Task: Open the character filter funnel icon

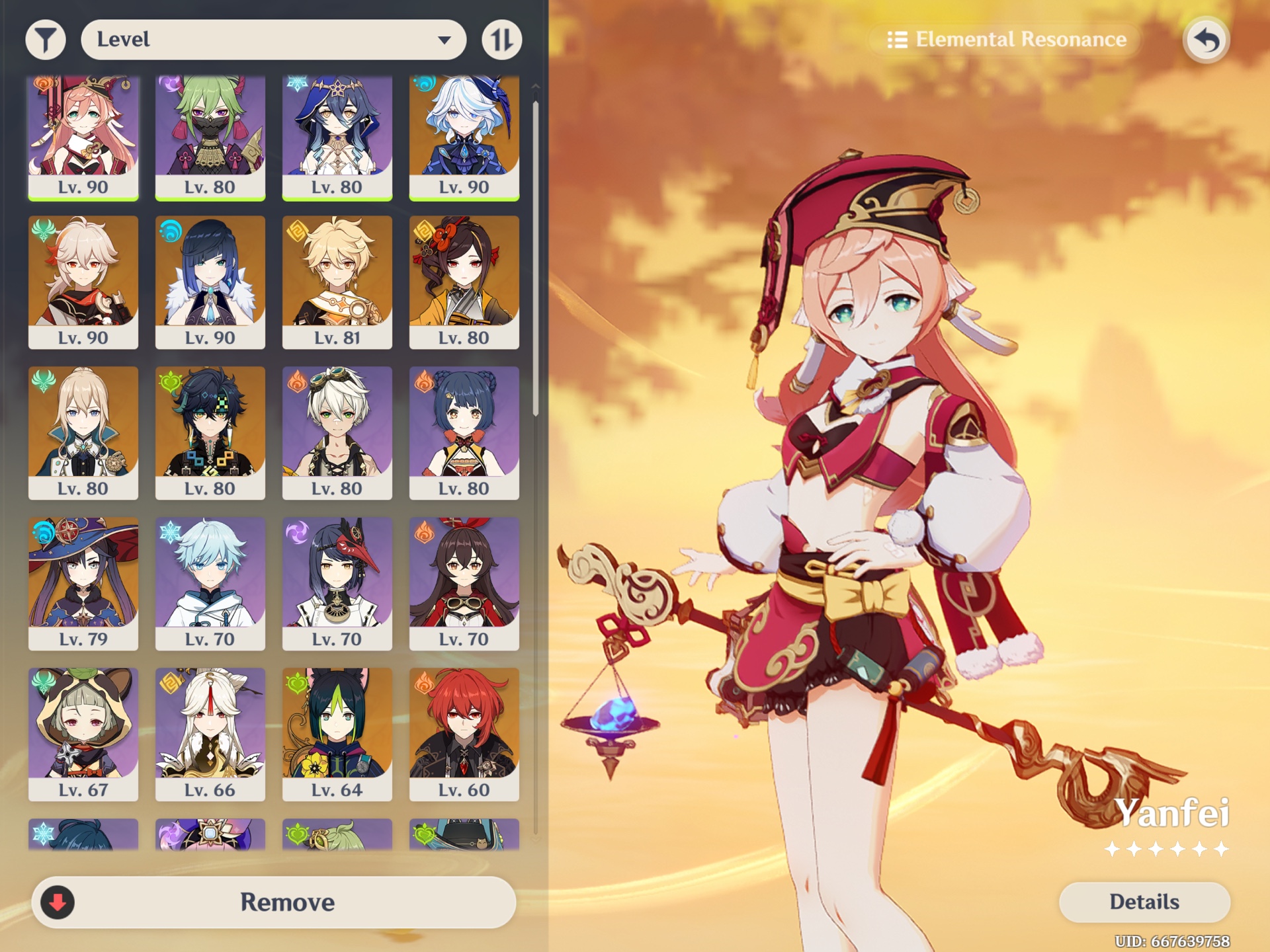Action: click(x=45, y=38)
